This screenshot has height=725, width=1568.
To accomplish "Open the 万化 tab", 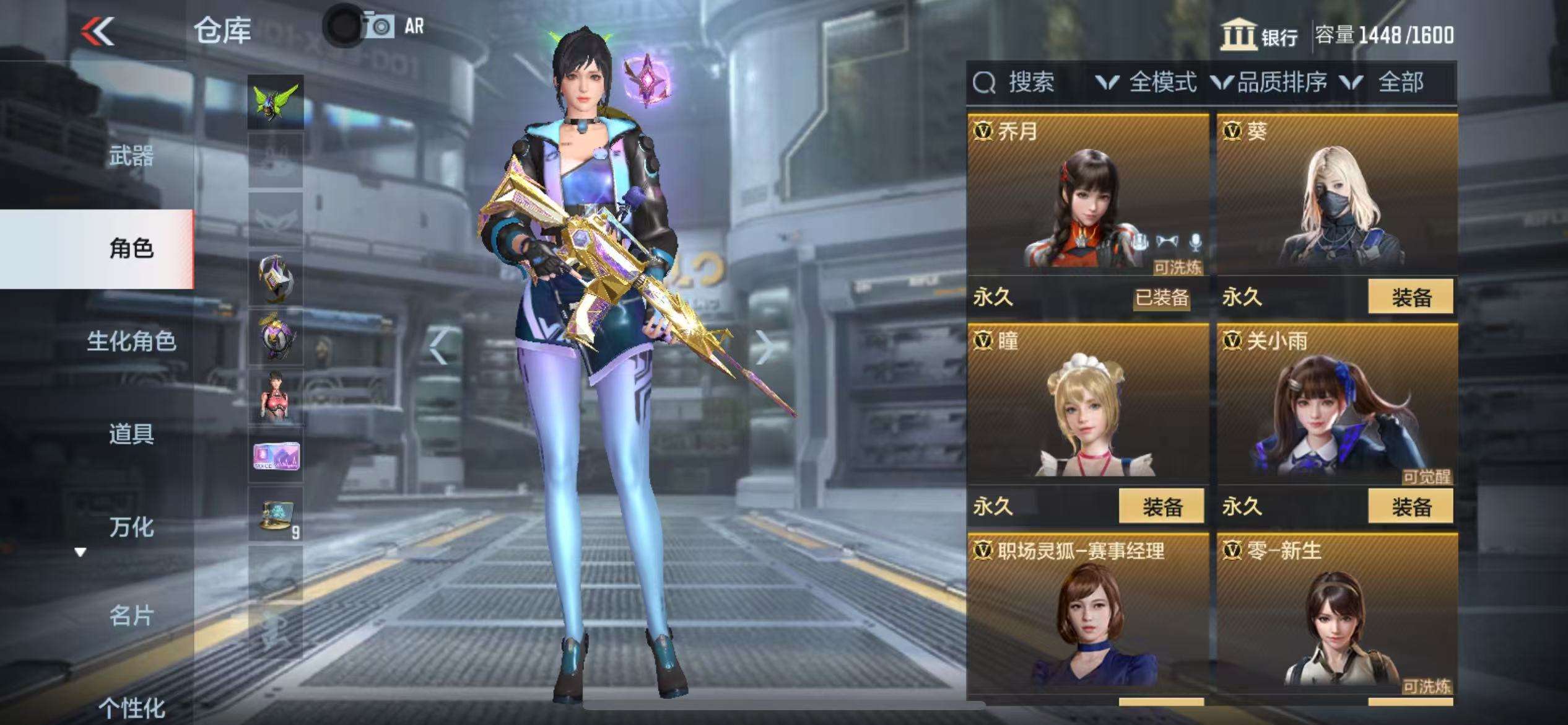I will 131,527.
